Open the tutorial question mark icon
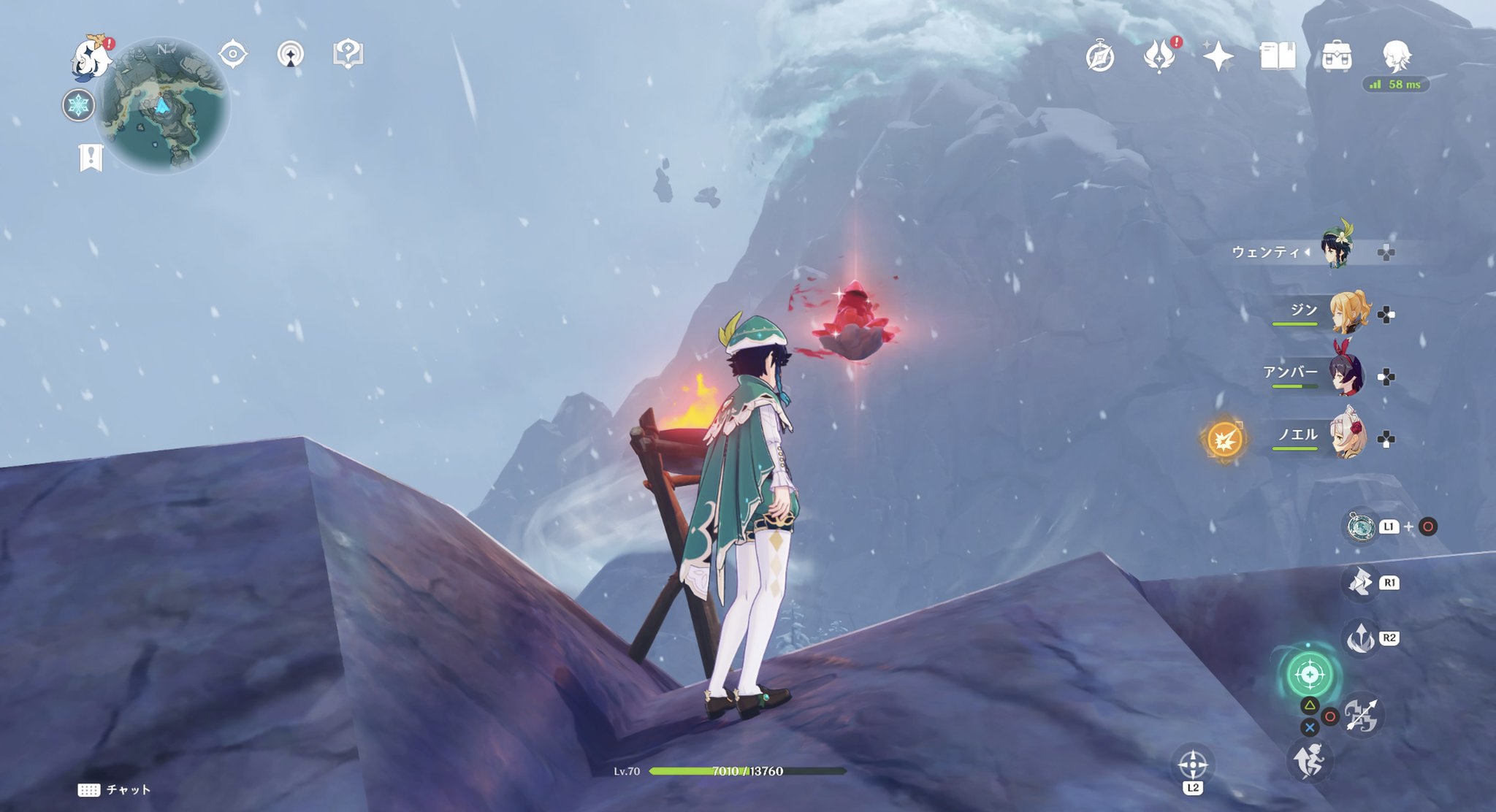 [x=348, y=54]
